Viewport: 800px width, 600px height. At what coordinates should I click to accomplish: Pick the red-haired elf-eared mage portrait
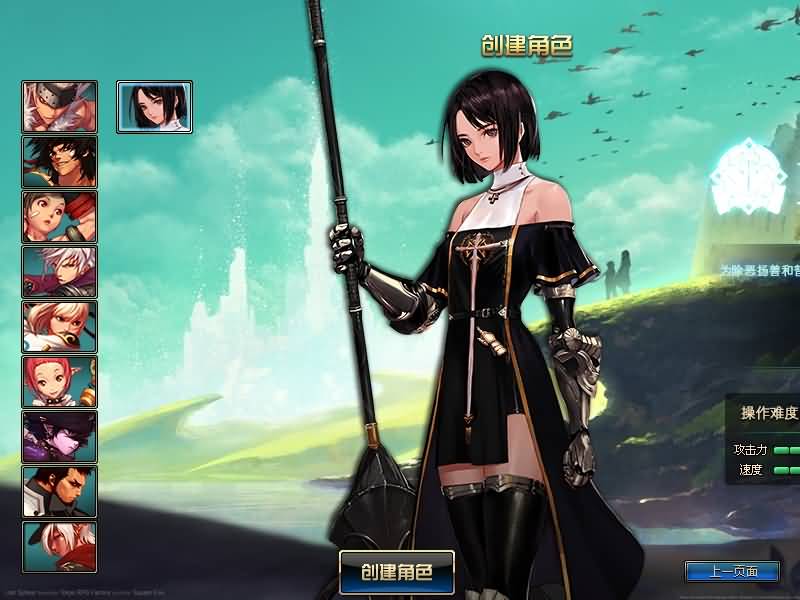coord(60,382)
